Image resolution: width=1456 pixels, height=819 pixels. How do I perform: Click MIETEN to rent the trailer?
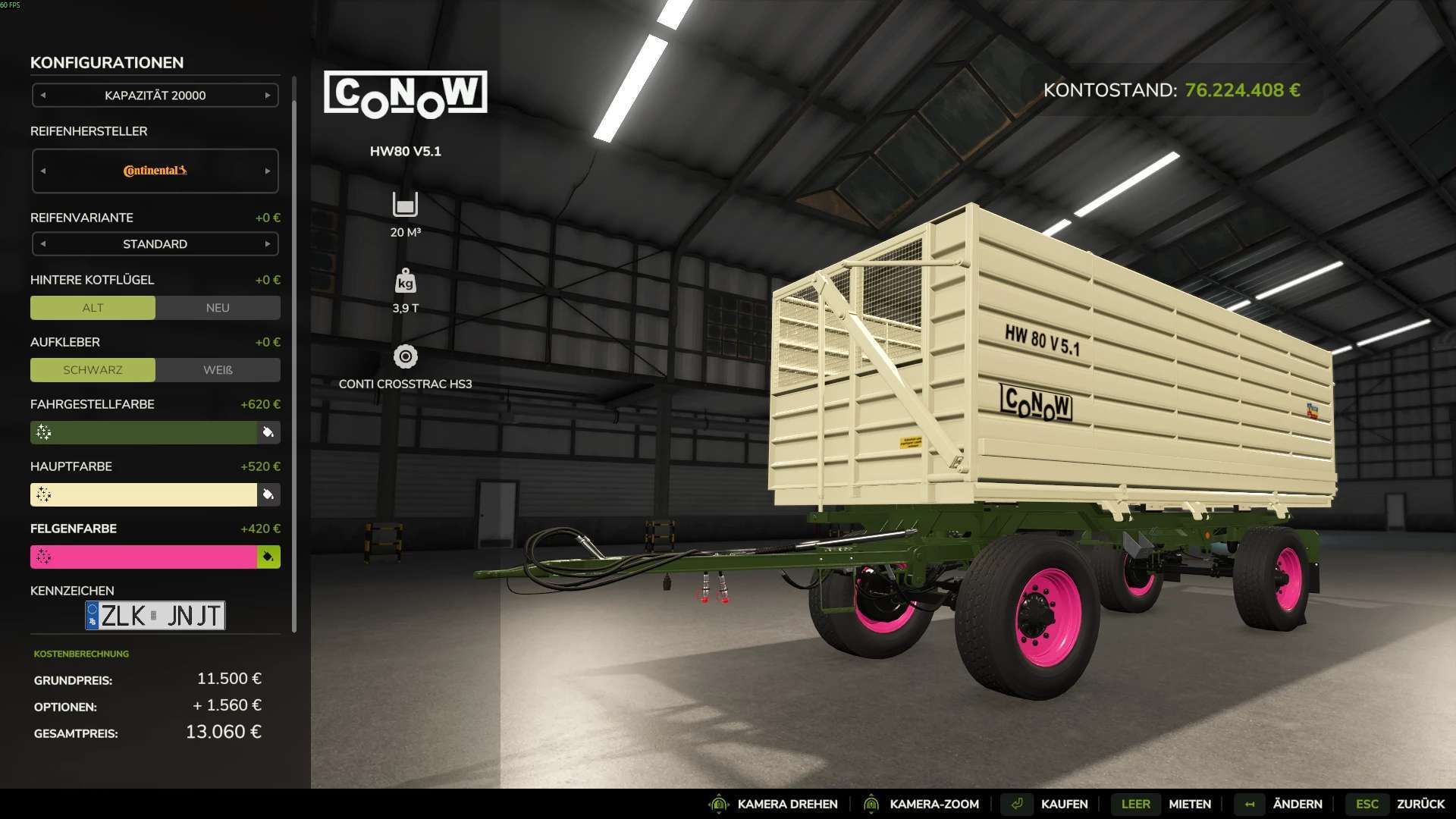[x=1189, y=804]
